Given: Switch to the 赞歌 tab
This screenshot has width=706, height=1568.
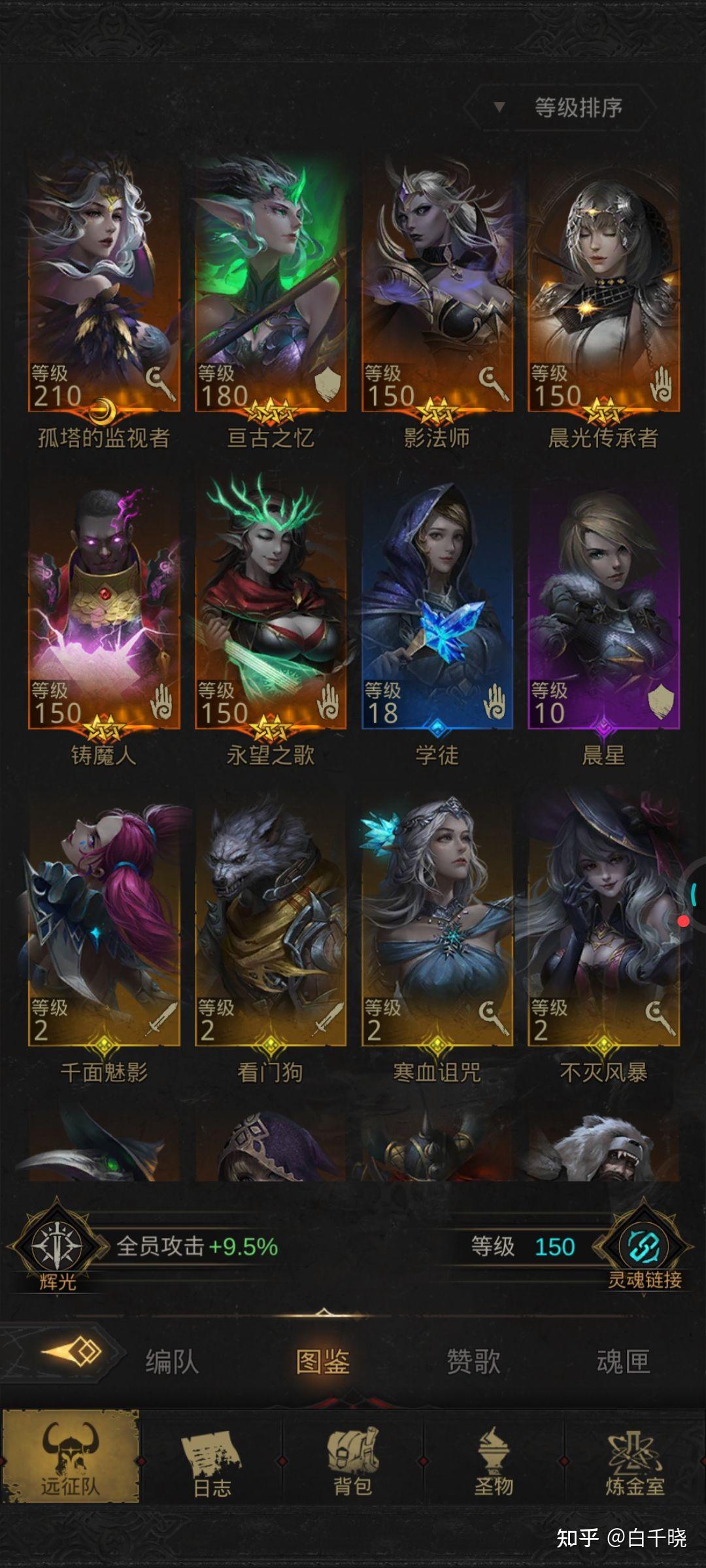Looking at the screenshot, I should [x=473, y=1362].
